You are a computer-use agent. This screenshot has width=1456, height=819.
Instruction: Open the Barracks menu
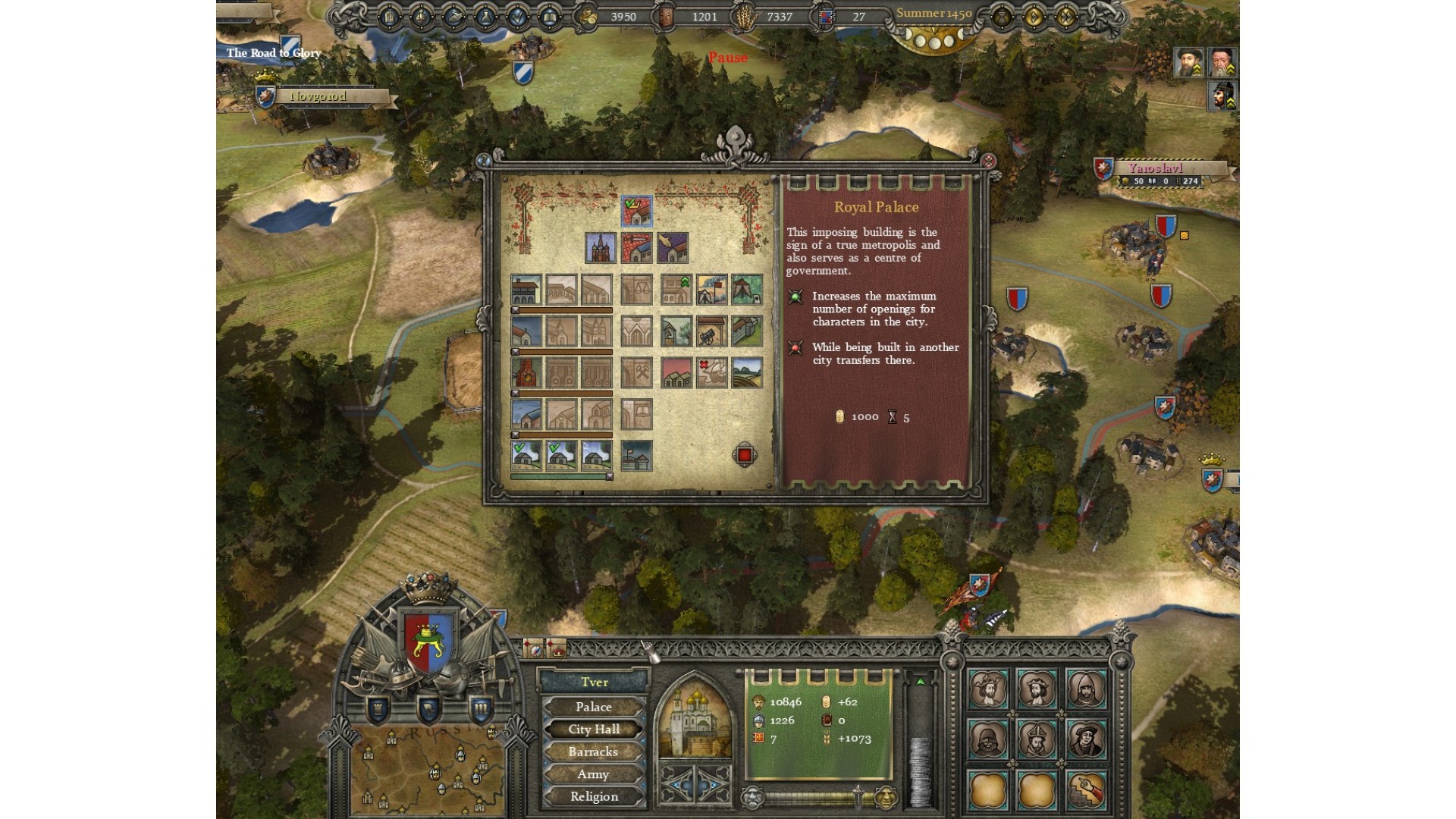(x=594, y=752)
